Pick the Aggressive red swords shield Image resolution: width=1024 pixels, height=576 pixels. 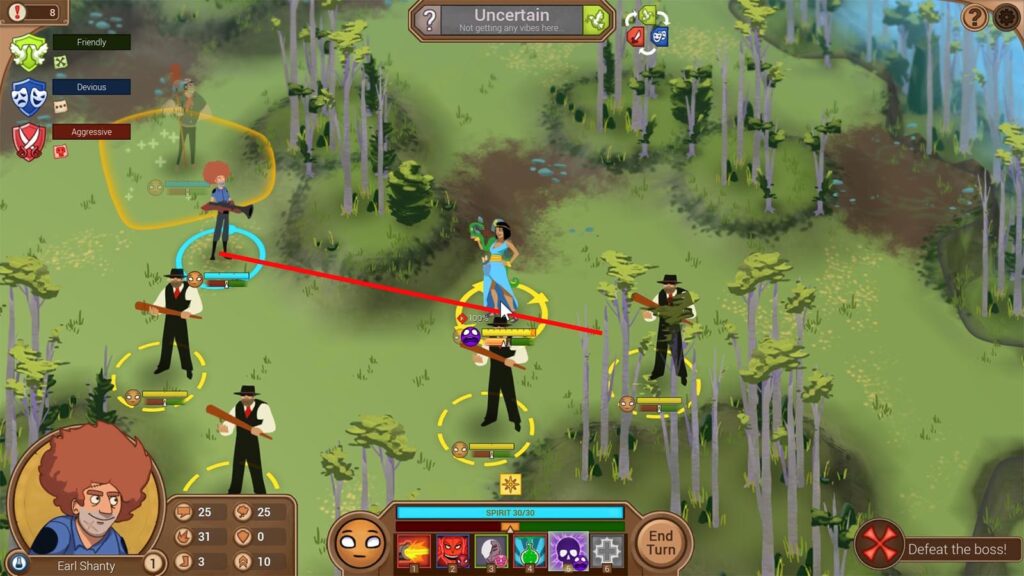click(29, 141)
